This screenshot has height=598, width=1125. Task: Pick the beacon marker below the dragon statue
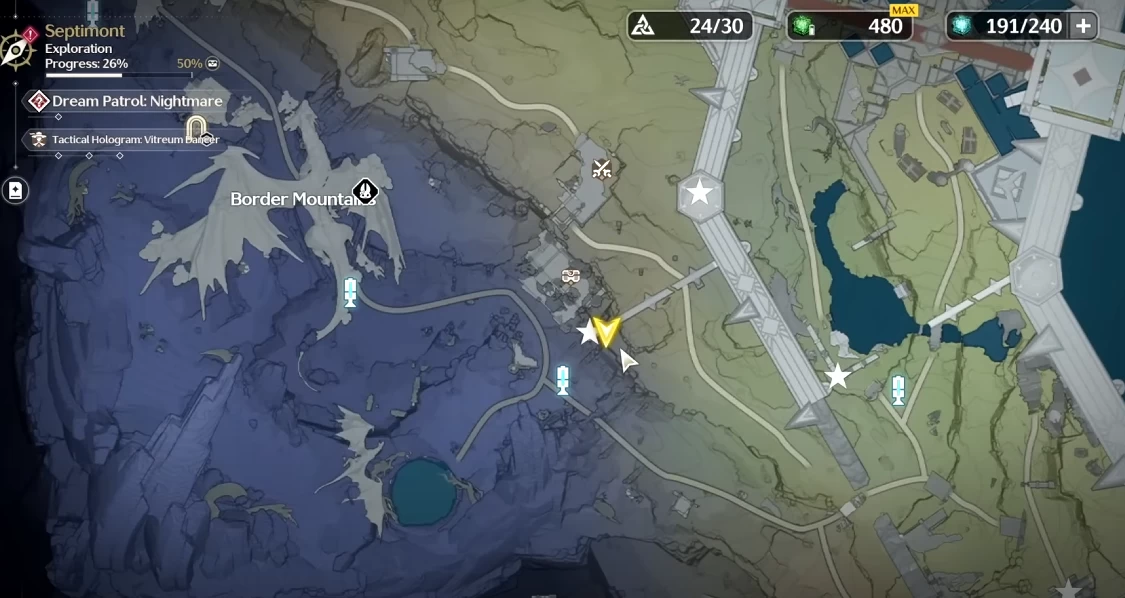pos(350,292)
